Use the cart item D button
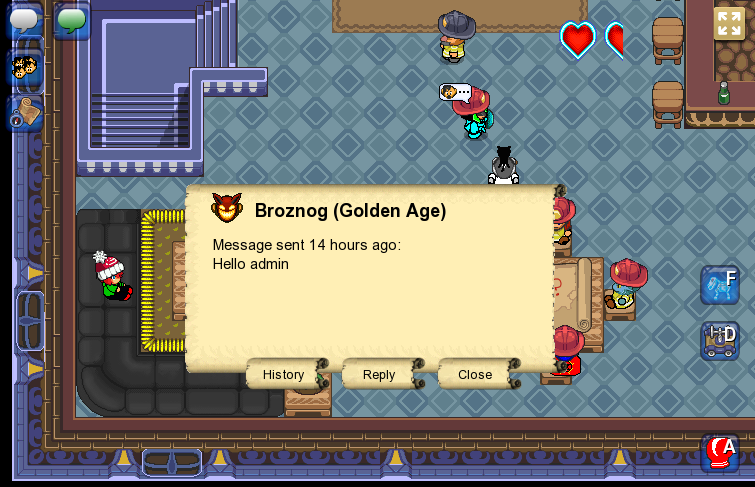Screen dimensions: 755x487 tap(720, 340)
